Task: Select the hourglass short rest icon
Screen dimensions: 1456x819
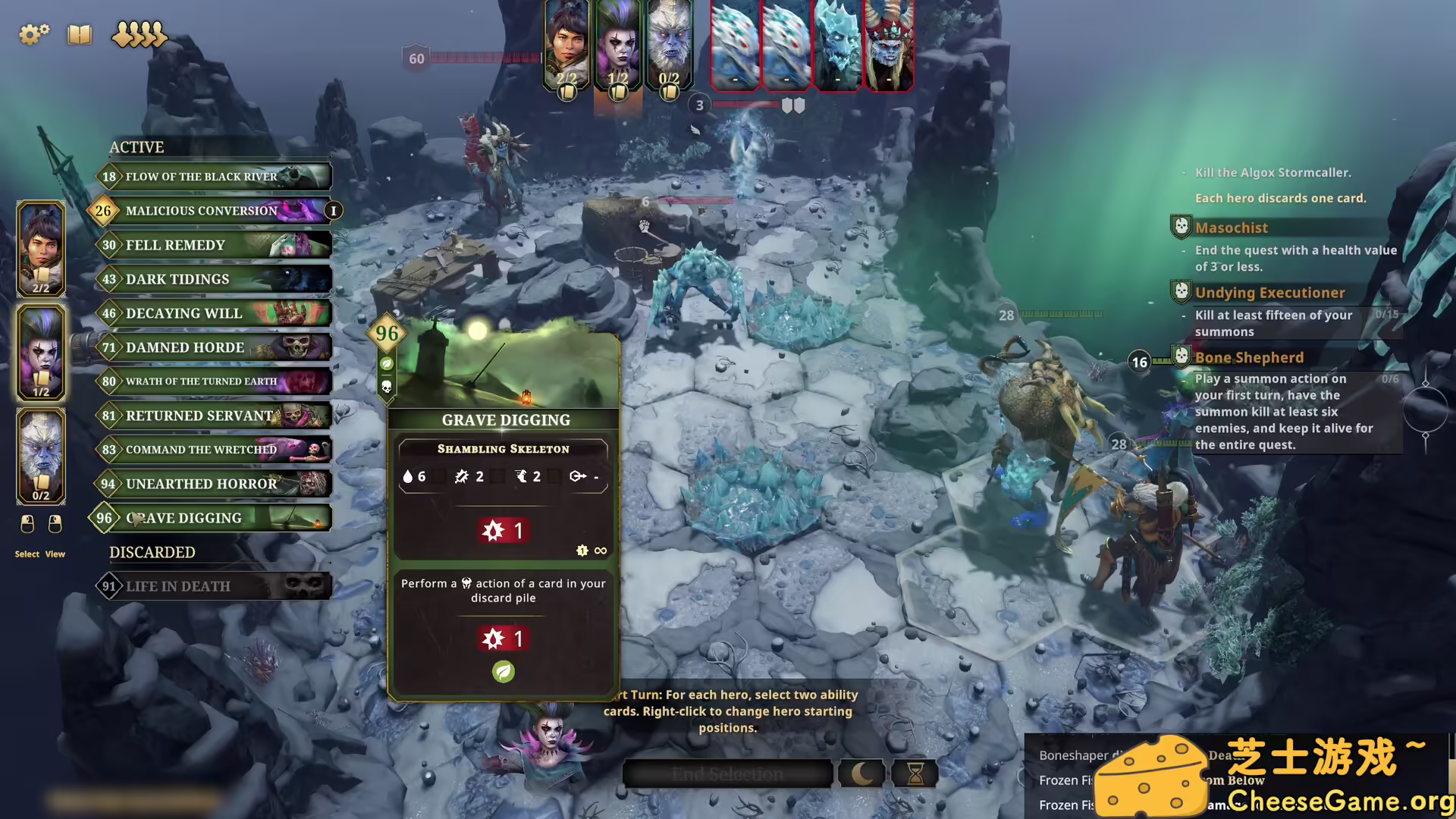Action: 915,773
